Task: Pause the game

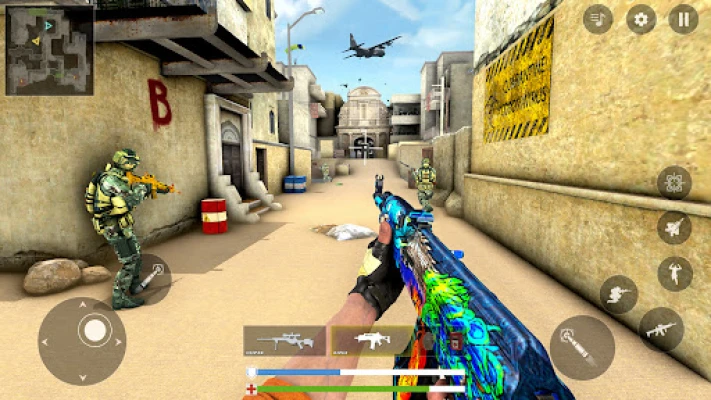Action: 684,19
